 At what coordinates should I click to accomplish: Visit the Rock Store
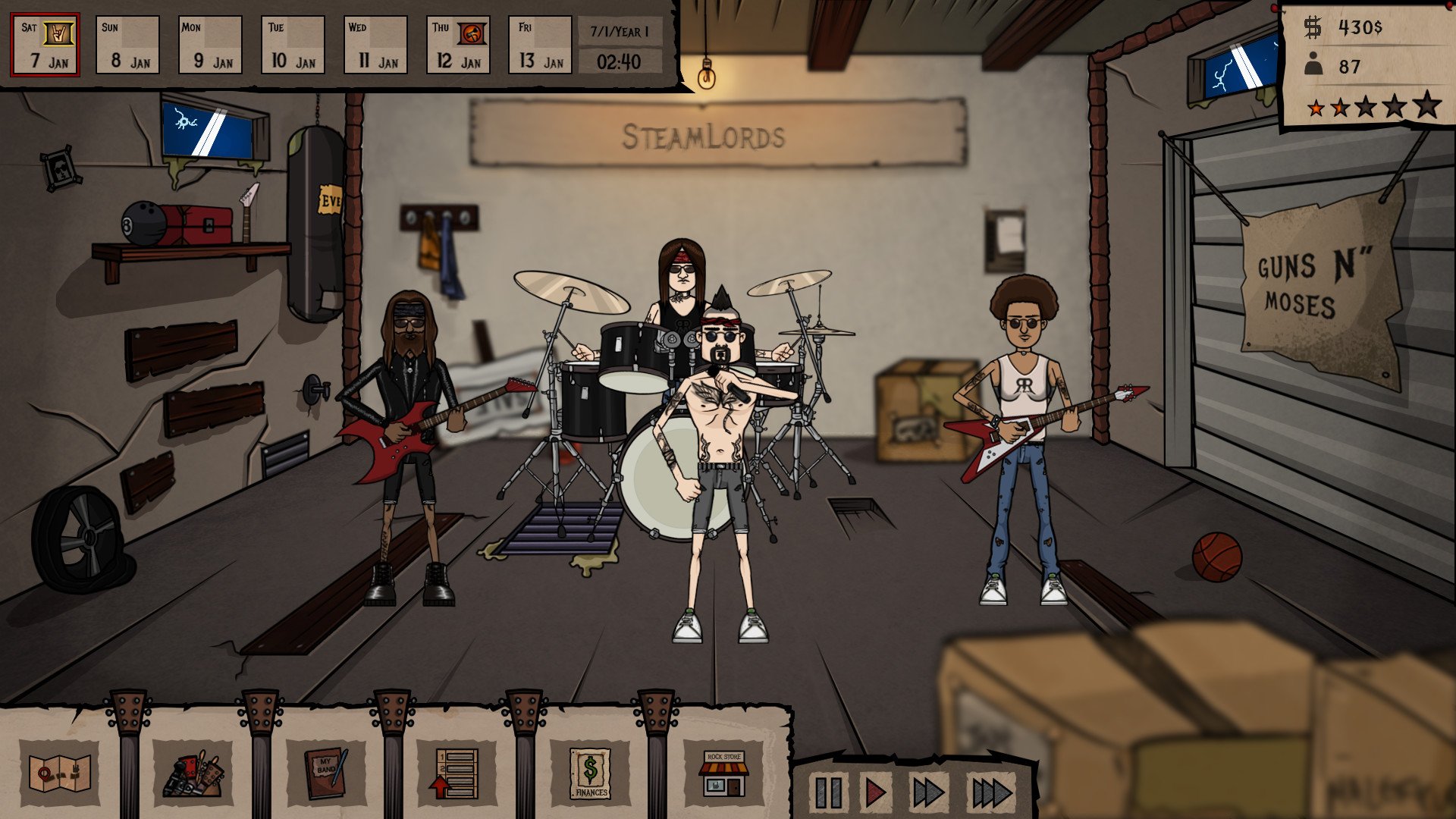(x=722, y=774)
